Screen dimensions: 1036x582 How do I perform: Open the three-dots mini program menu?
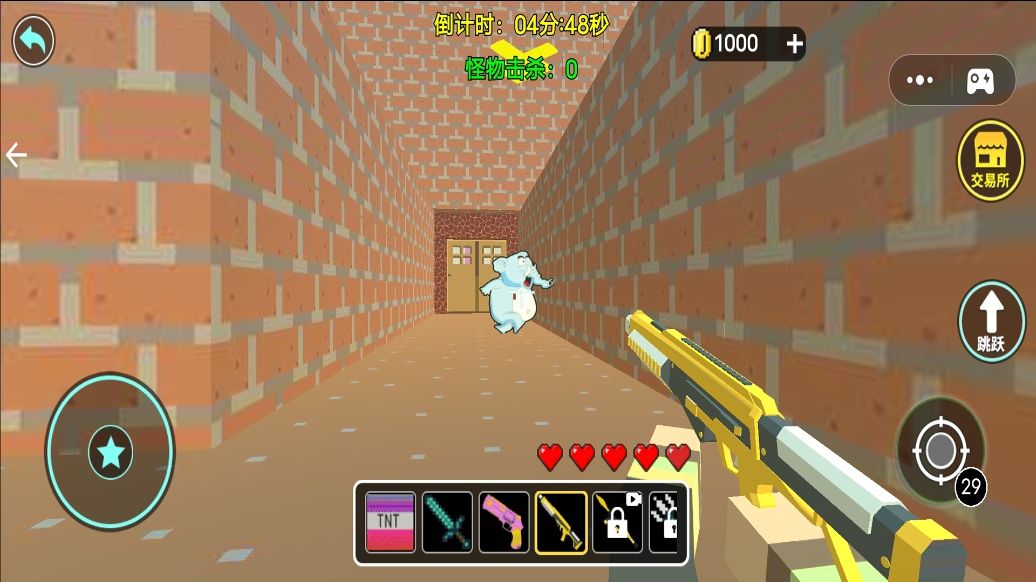click(919, 81)
